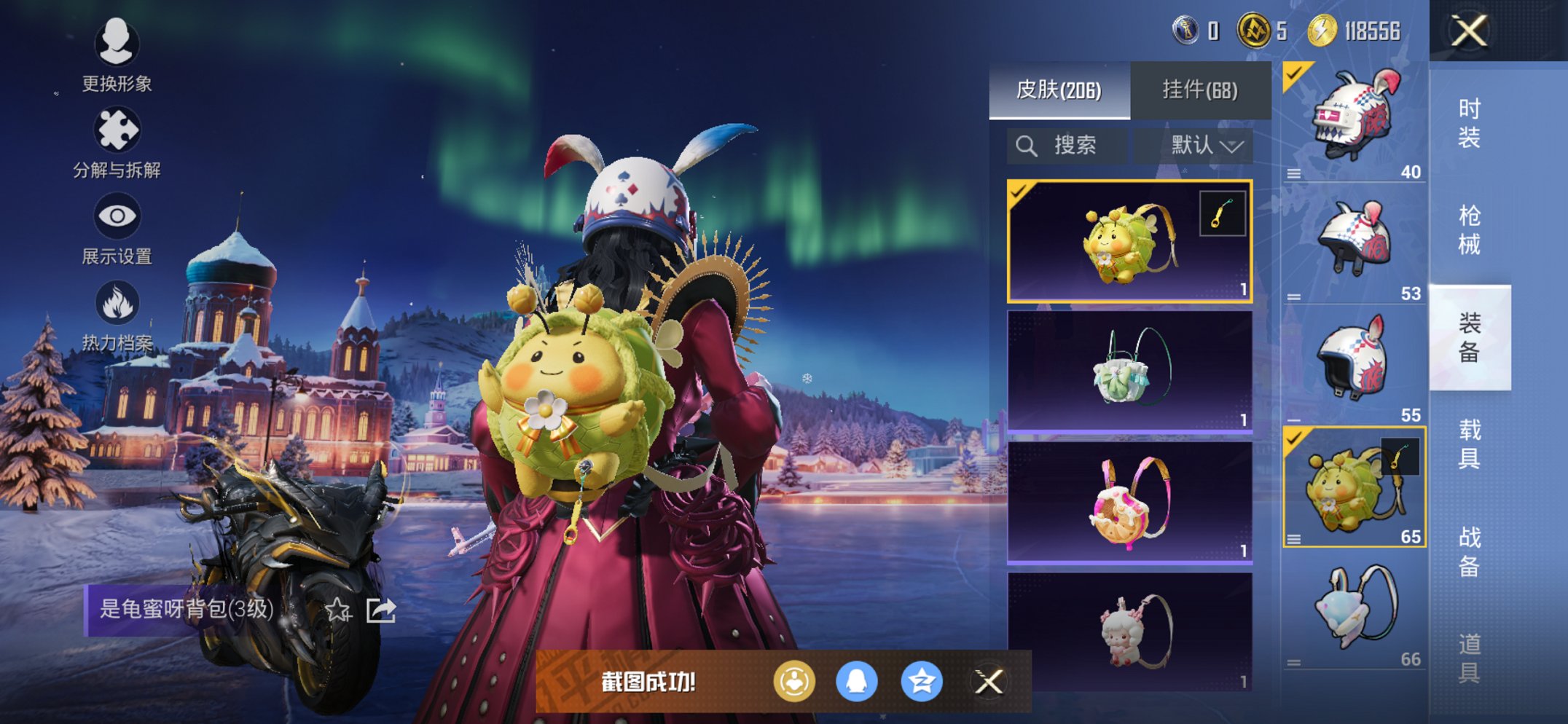The width and height of the screenshot is (1568, 724).
Task: Open the 默认 sort dropdown
Action: coord(1206,146)
